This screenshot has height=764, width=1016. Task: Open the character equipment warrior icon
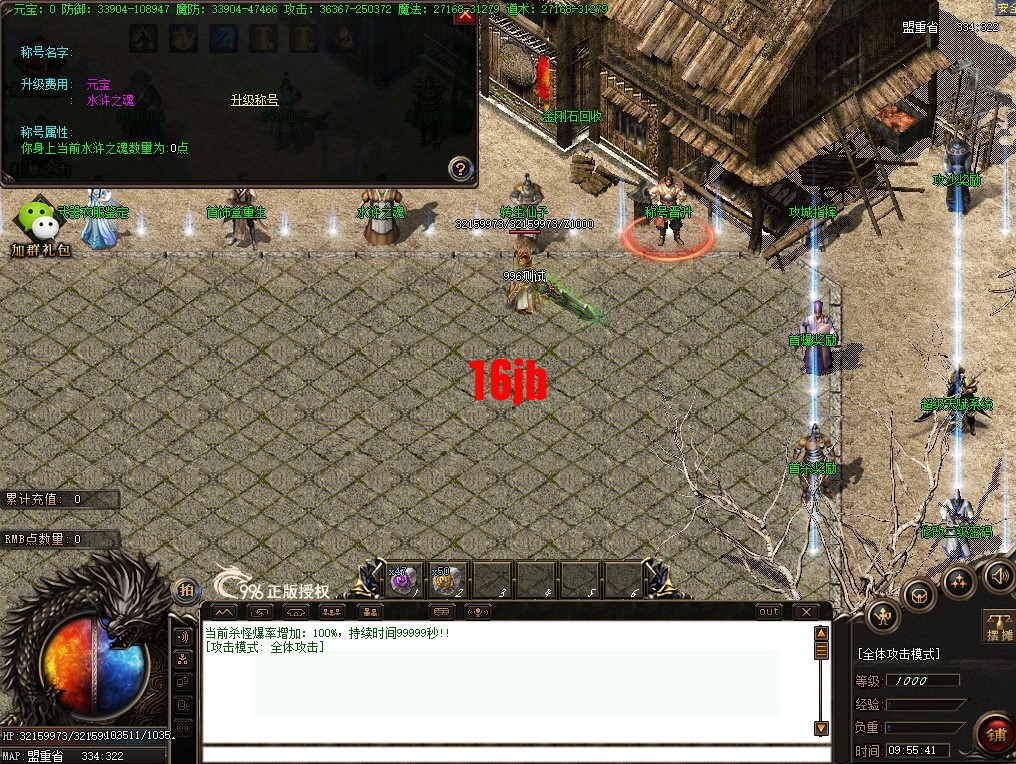click(883, 615)
